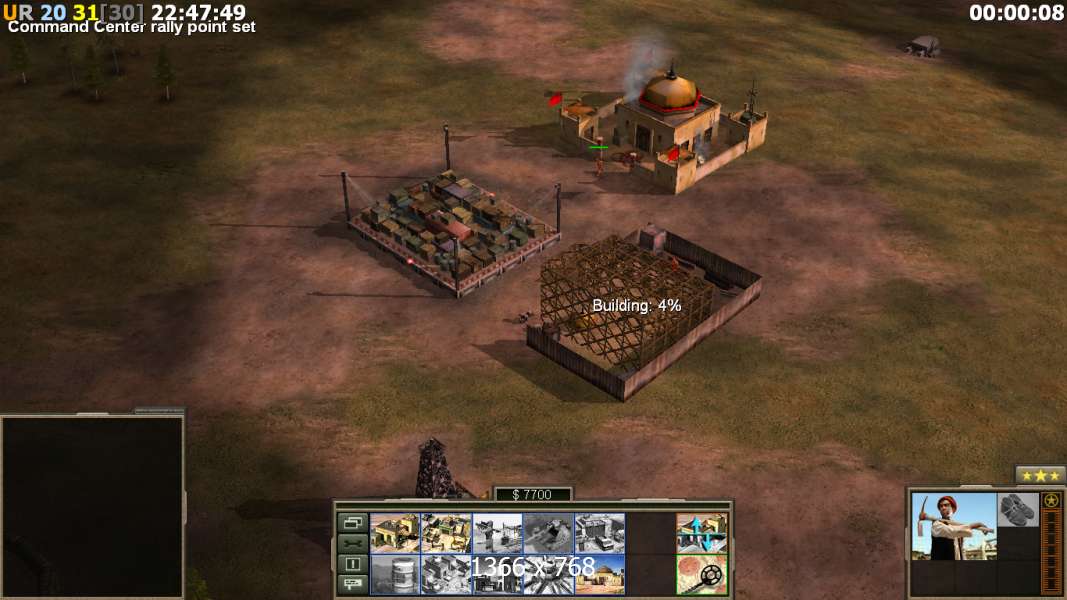The width and height of the screenshot is (1067, 600).
Task: Select the chat message button on the command bar
Action: [x=352, y=585]
